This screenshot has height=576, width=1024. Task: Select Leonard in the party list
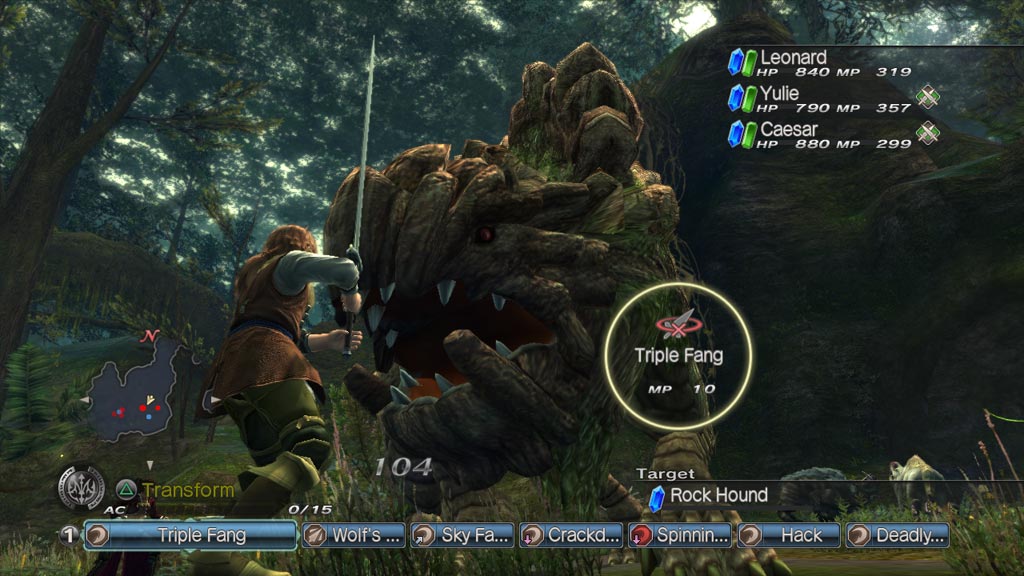coord(793,58)
